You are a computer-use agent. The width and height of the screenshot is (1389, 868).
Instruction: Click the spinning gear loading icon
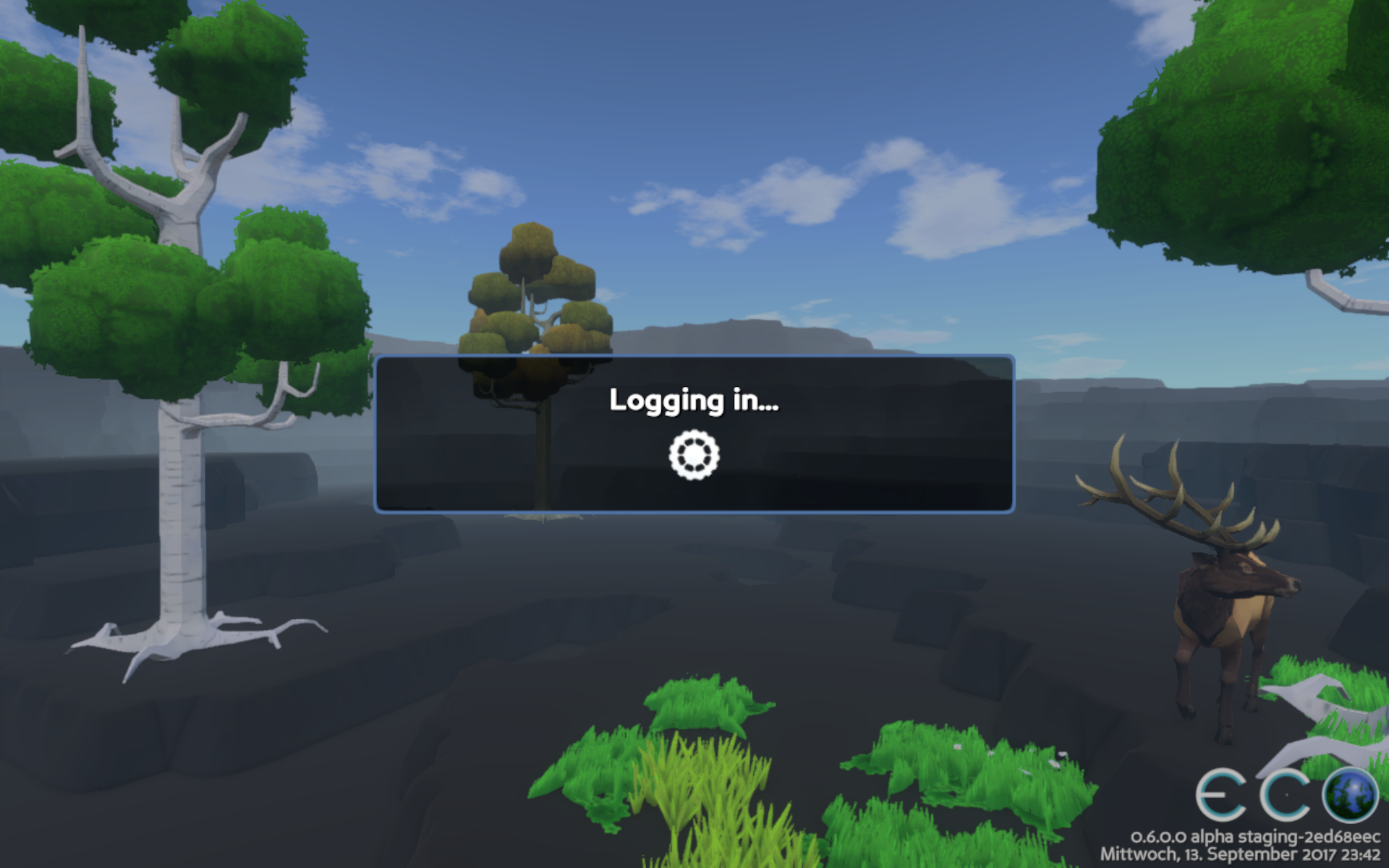click(x=694, y=455)
